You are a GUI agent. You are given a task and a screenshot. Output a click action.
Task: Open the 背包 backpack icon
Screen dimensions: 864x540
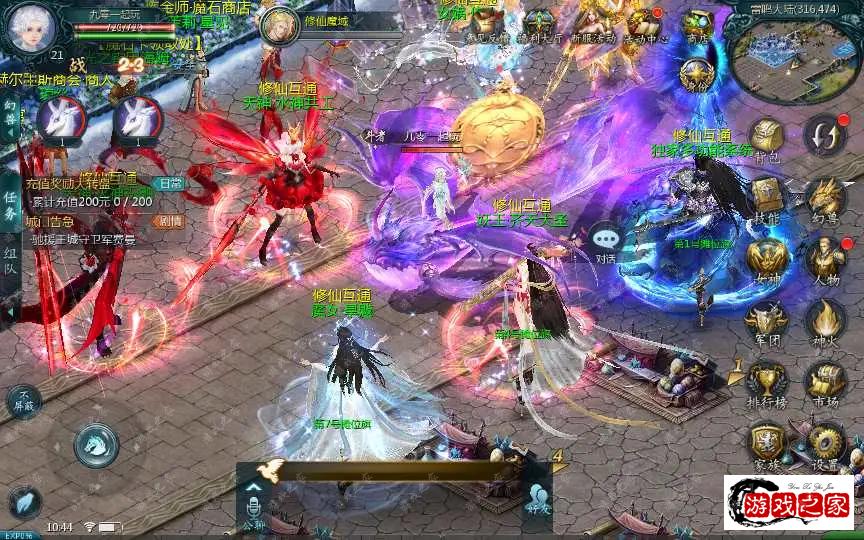766,138
